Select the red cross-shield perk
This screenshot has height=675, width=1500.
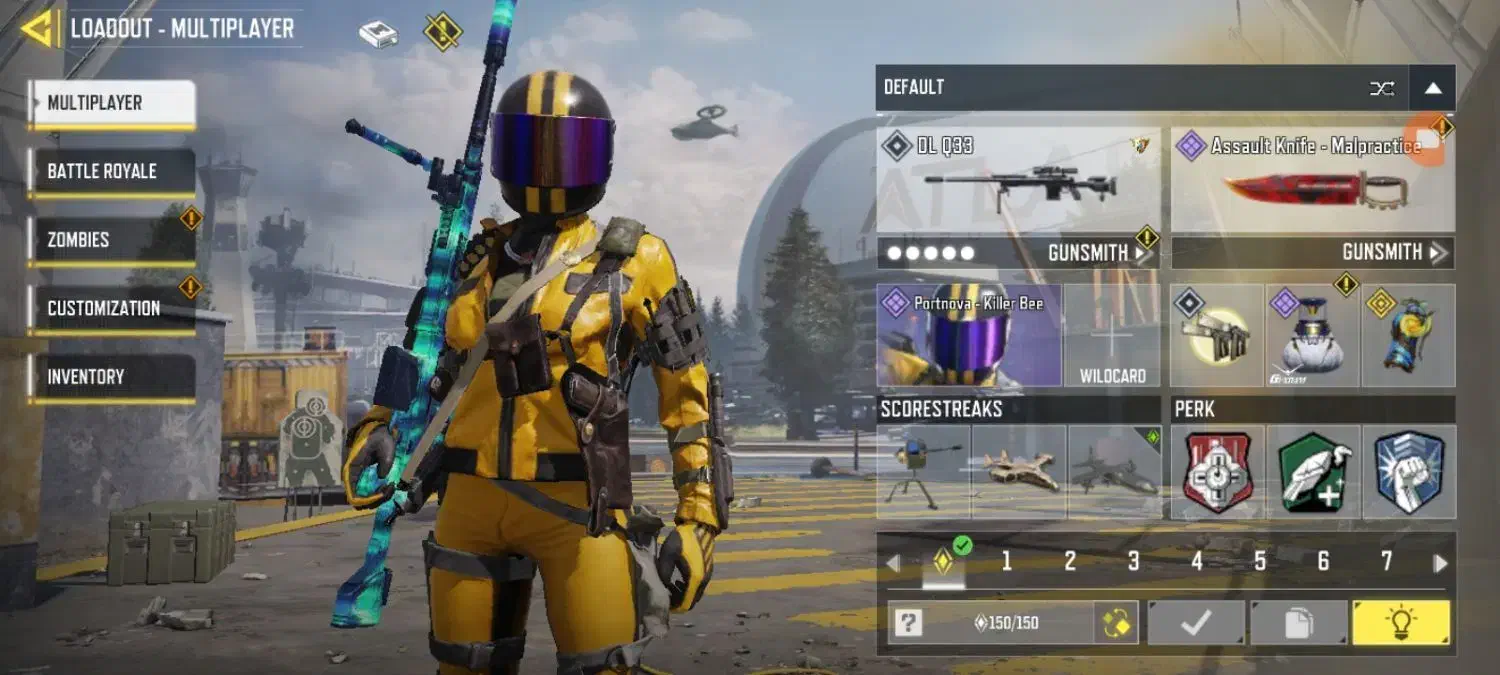[x=1217, y=472]
